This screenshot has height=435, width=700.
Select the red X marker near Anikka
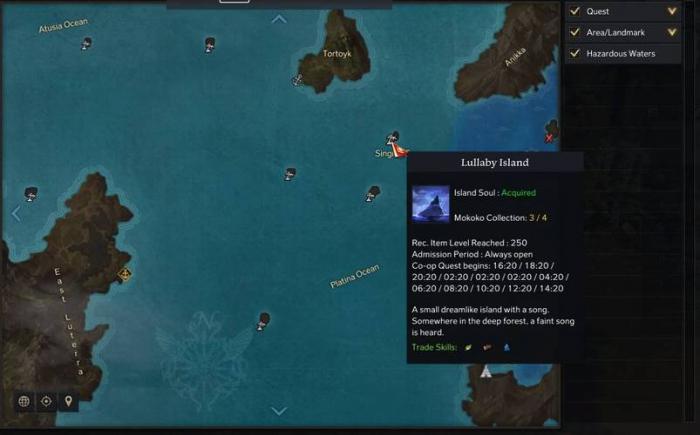(550, 137)
